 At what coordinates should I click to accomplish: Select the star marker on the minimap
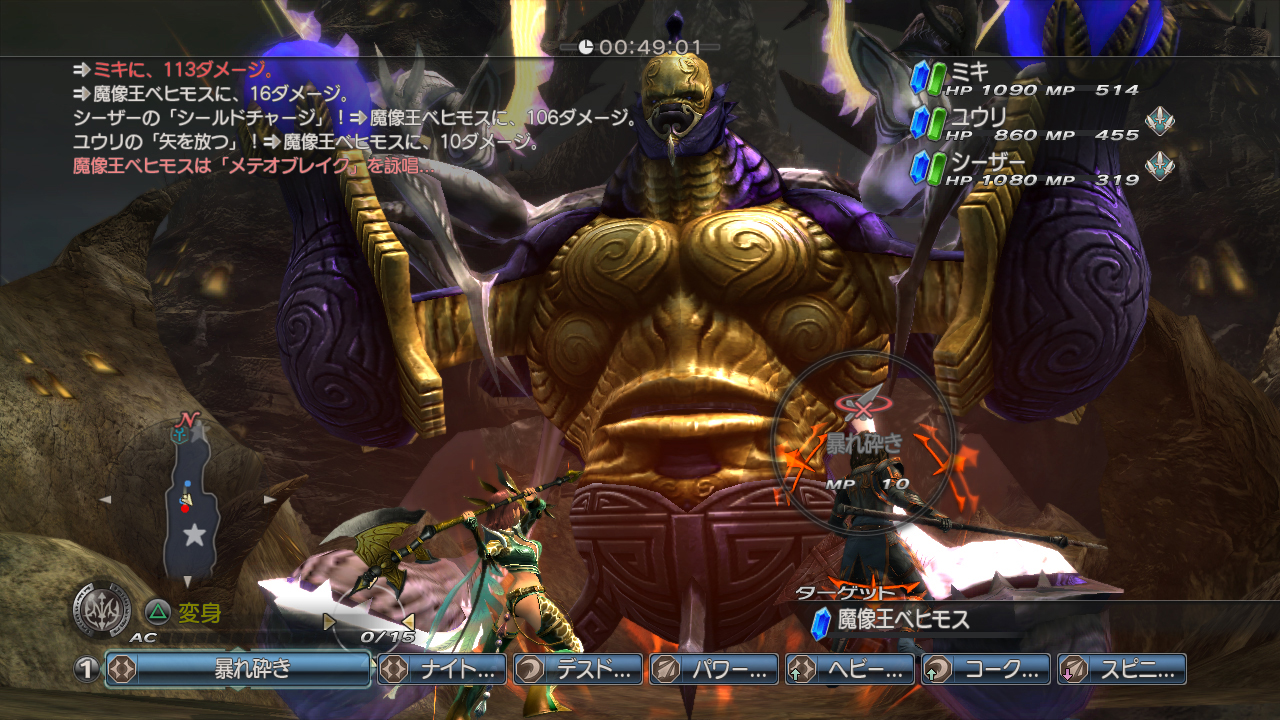(x=194, y=535)
